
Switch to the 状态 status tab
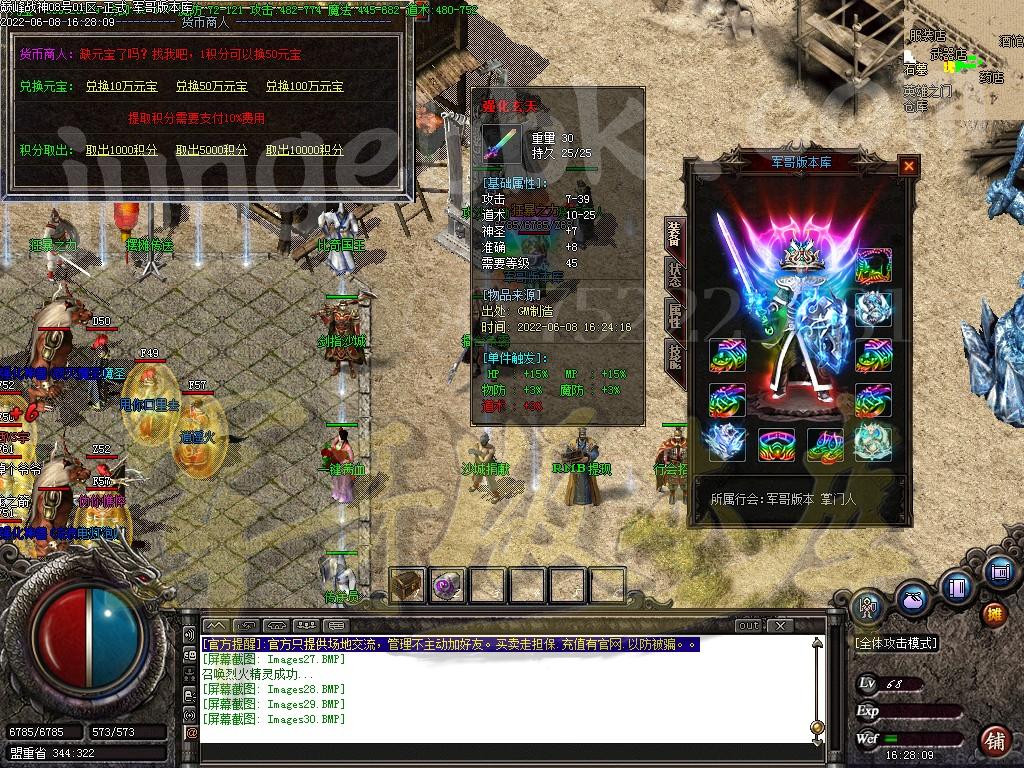tap(674, 273)
